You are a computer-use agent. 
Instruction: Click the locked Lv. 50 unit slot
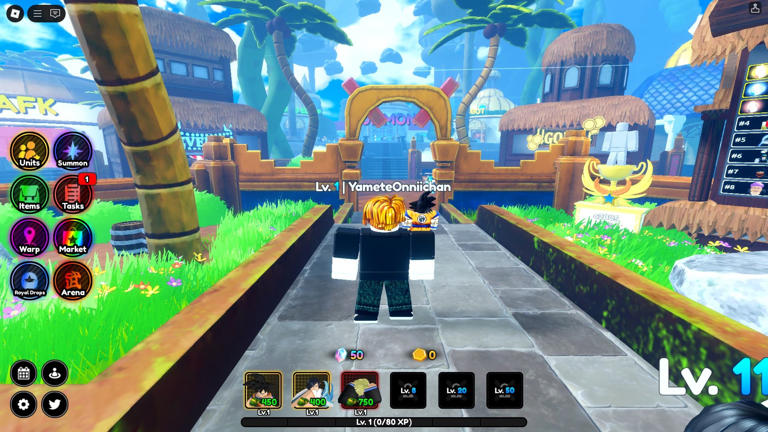(504, 391)
